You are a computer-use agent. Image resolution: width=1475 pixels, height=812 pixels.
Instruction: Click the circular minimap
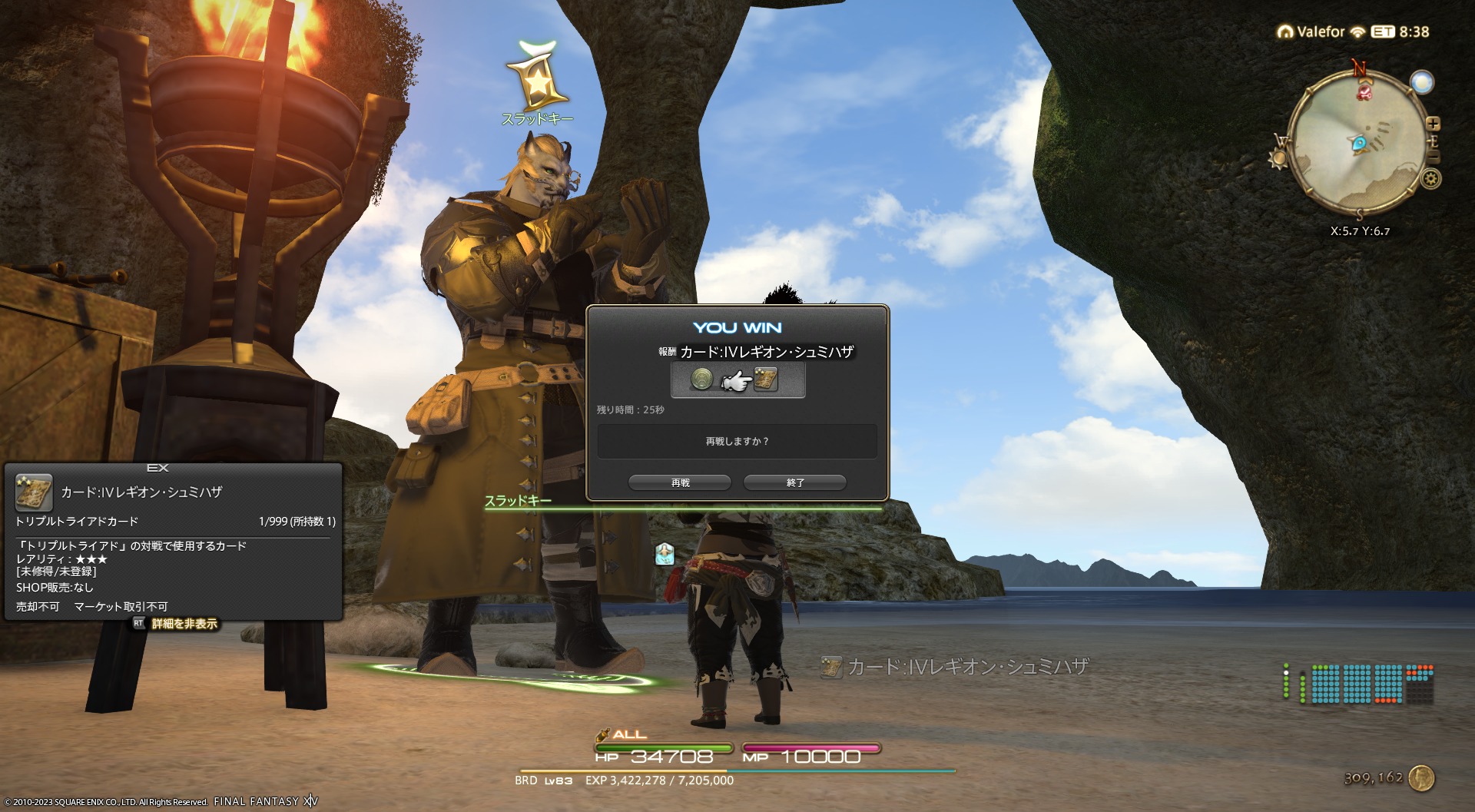point(1356,142)
